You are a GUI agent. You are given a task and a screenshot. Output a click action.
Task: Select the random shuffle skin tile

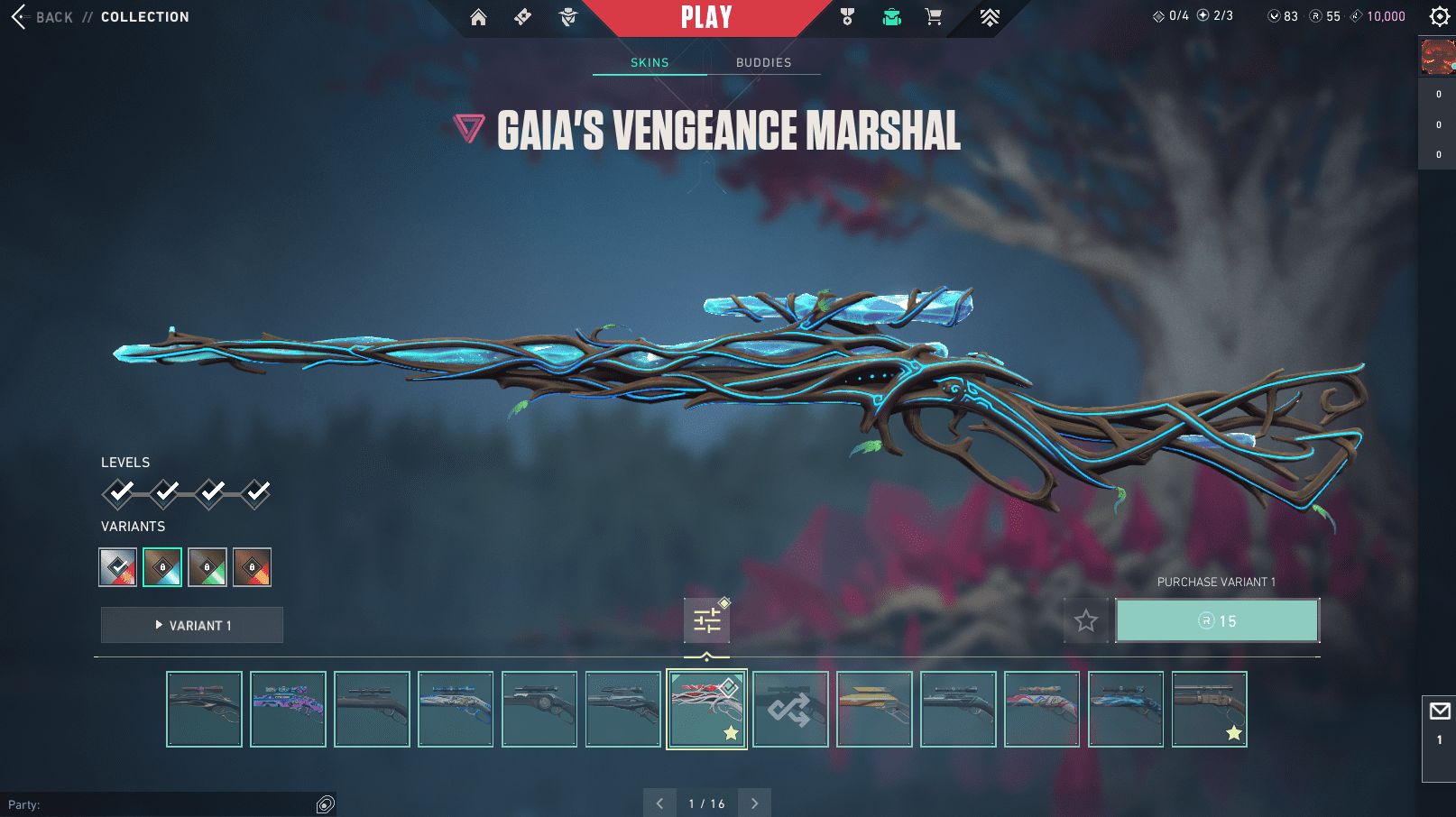coord(790,710)
